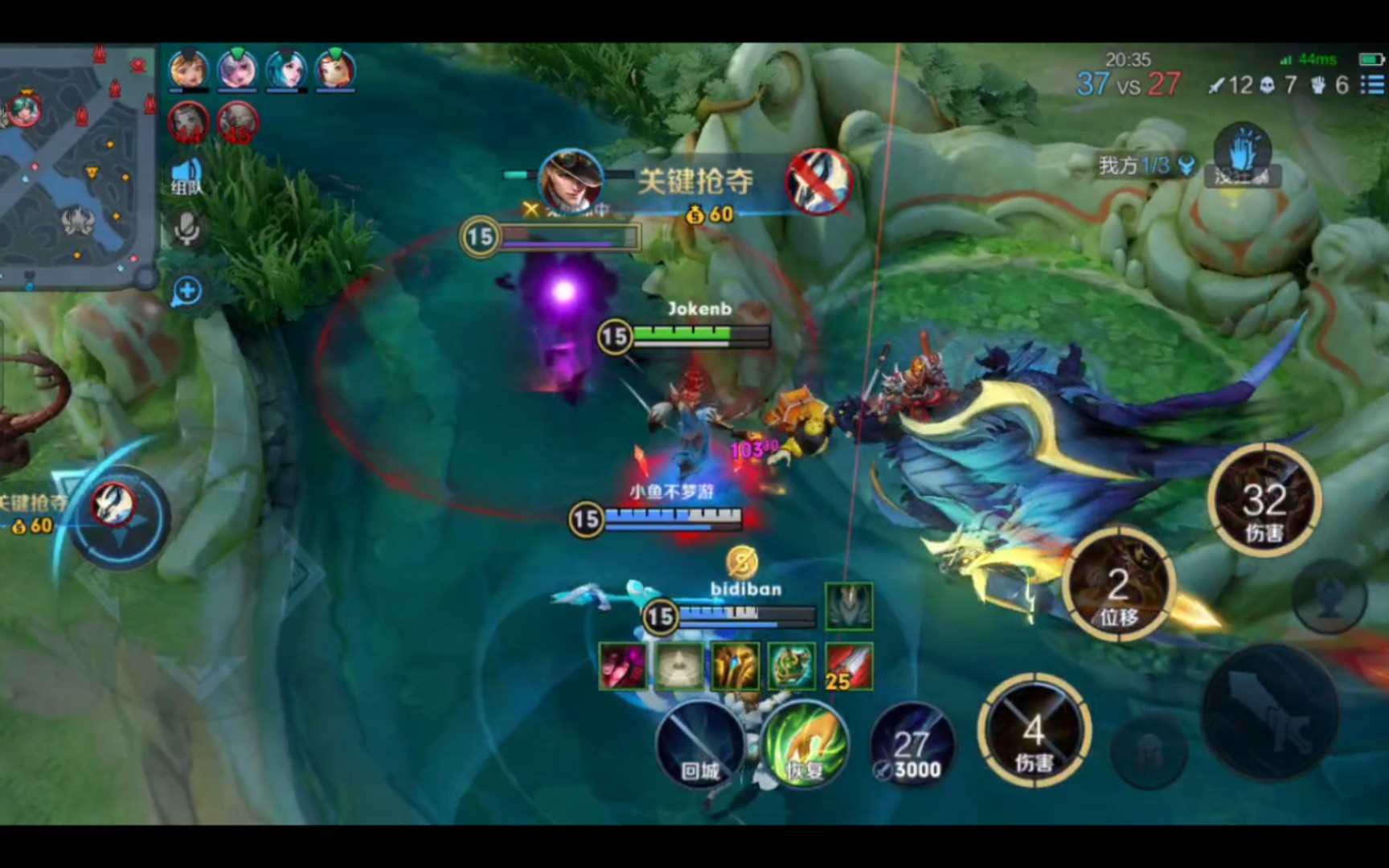The height and width of the screenshot is (868, 1389).
Task: Use the green 恢复 heal spell
Action: click(804, 745)
